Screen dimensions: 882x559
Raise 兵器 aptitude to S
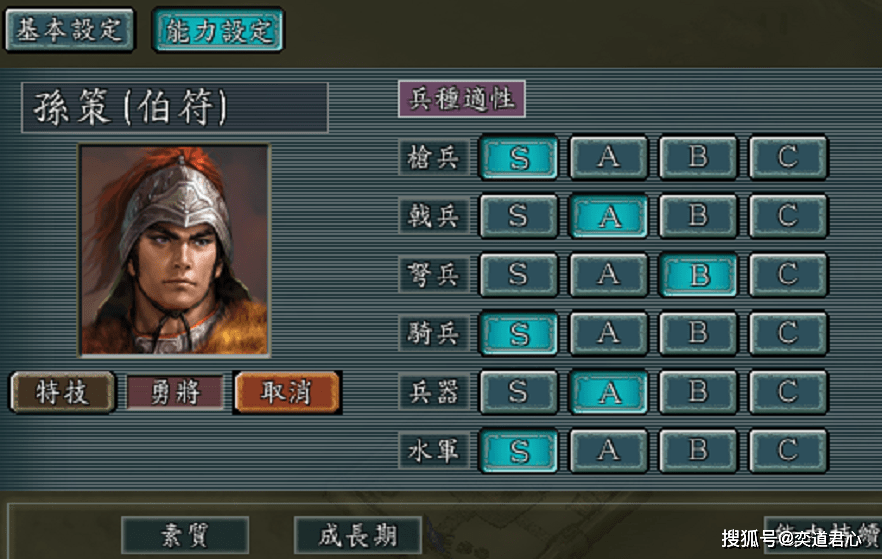[x=518, y=392]
